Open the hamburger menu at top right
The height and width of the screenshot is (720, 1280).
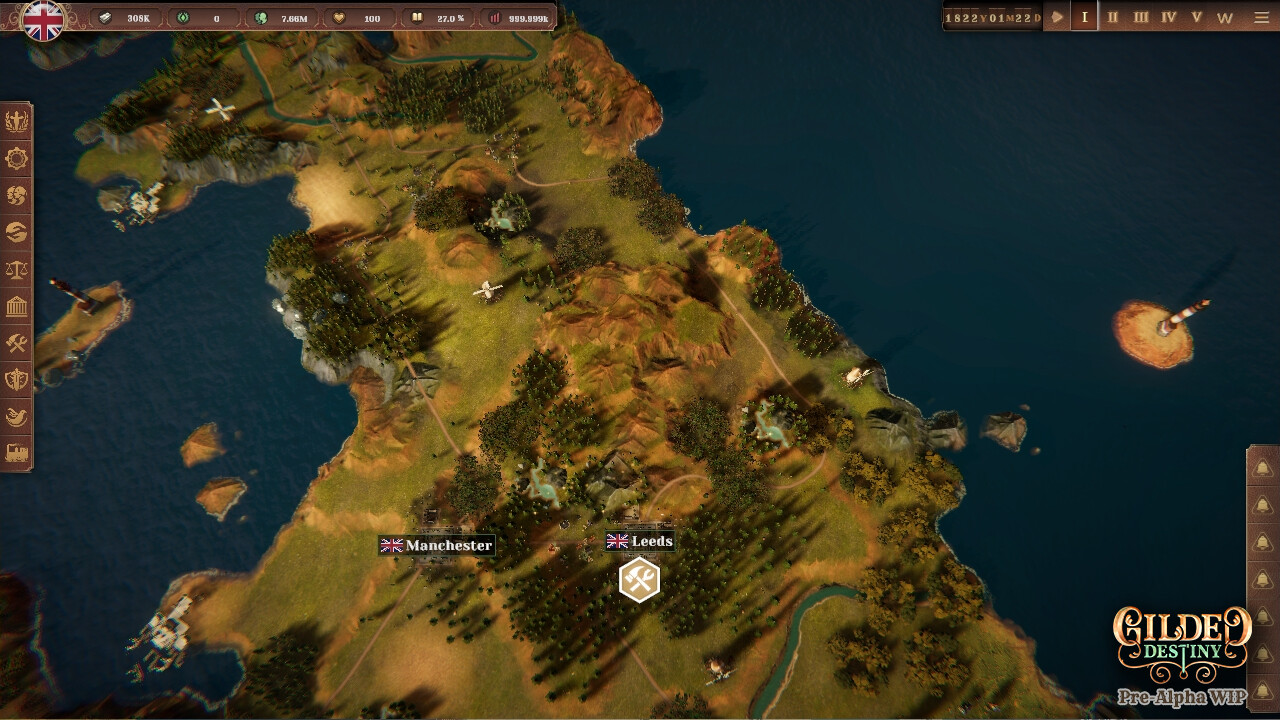click(x=1262, y=17)
